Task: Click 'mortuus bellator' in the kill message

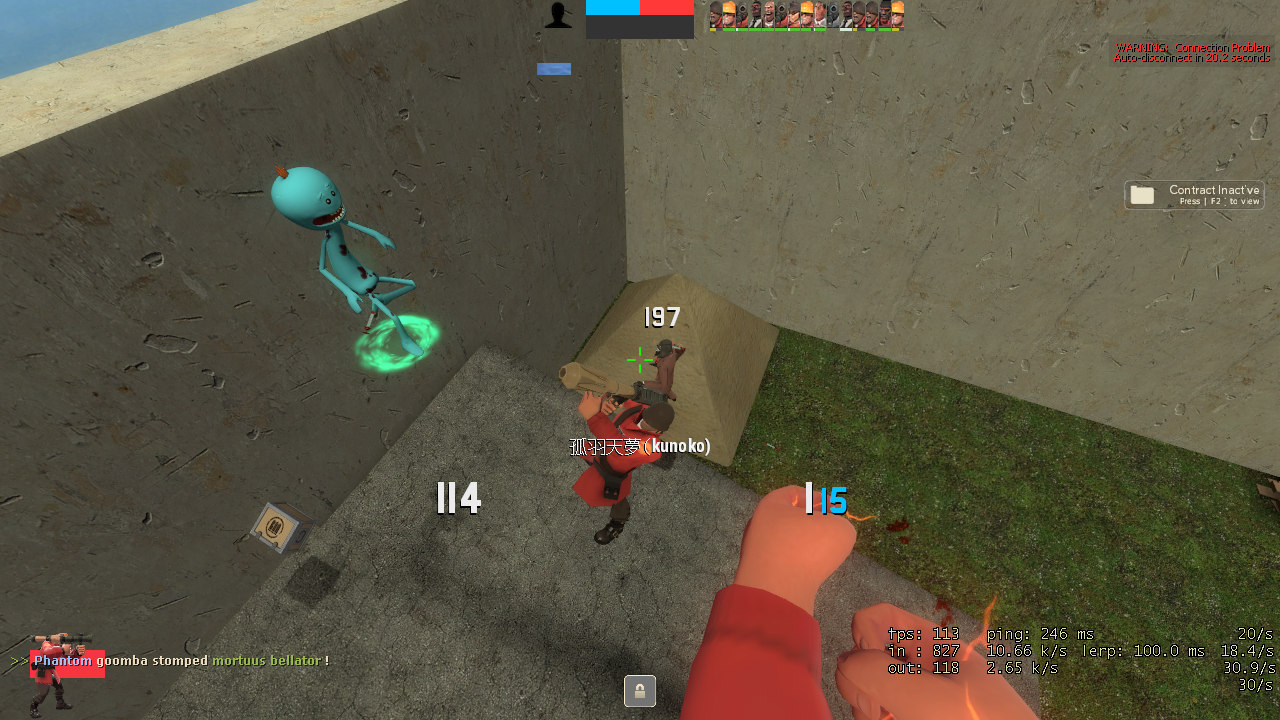Action: click(x=264, y=660)
